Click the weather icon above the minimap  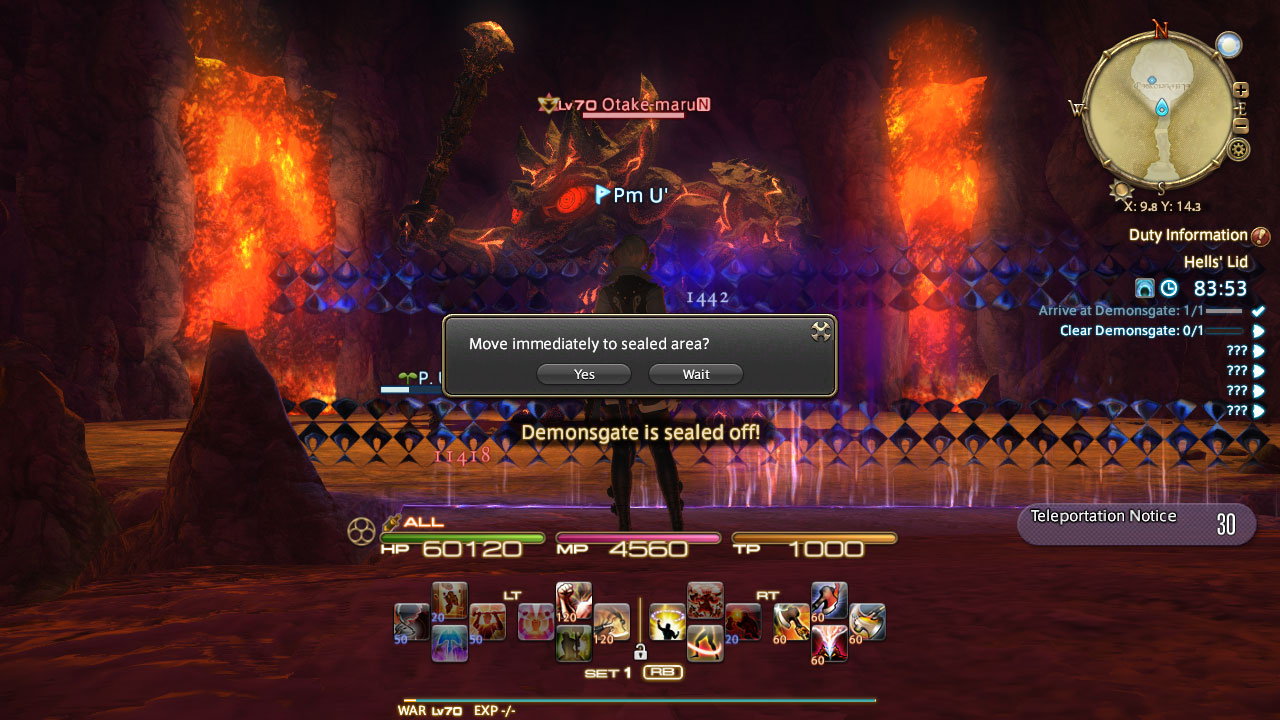1227,43
